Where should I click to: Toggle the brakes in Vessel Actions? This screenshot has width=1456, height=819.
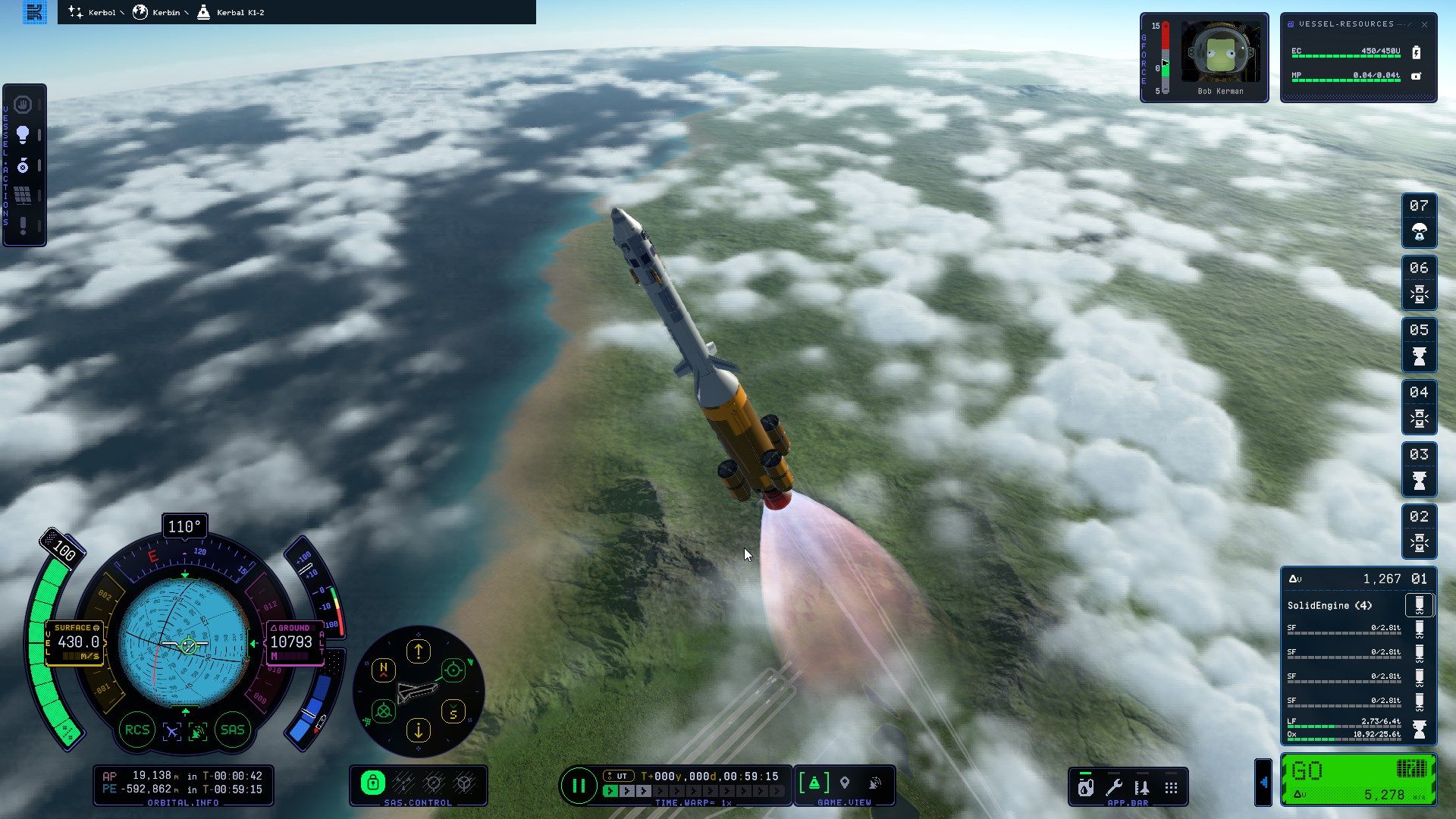[24, 104]
